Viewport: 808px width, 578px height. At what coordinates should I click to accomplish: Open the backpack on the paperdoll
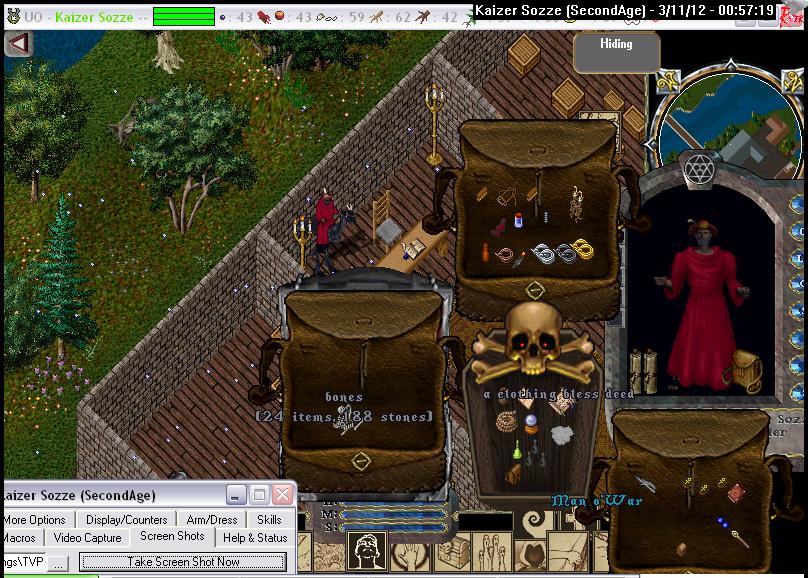(x=746, y=369)
